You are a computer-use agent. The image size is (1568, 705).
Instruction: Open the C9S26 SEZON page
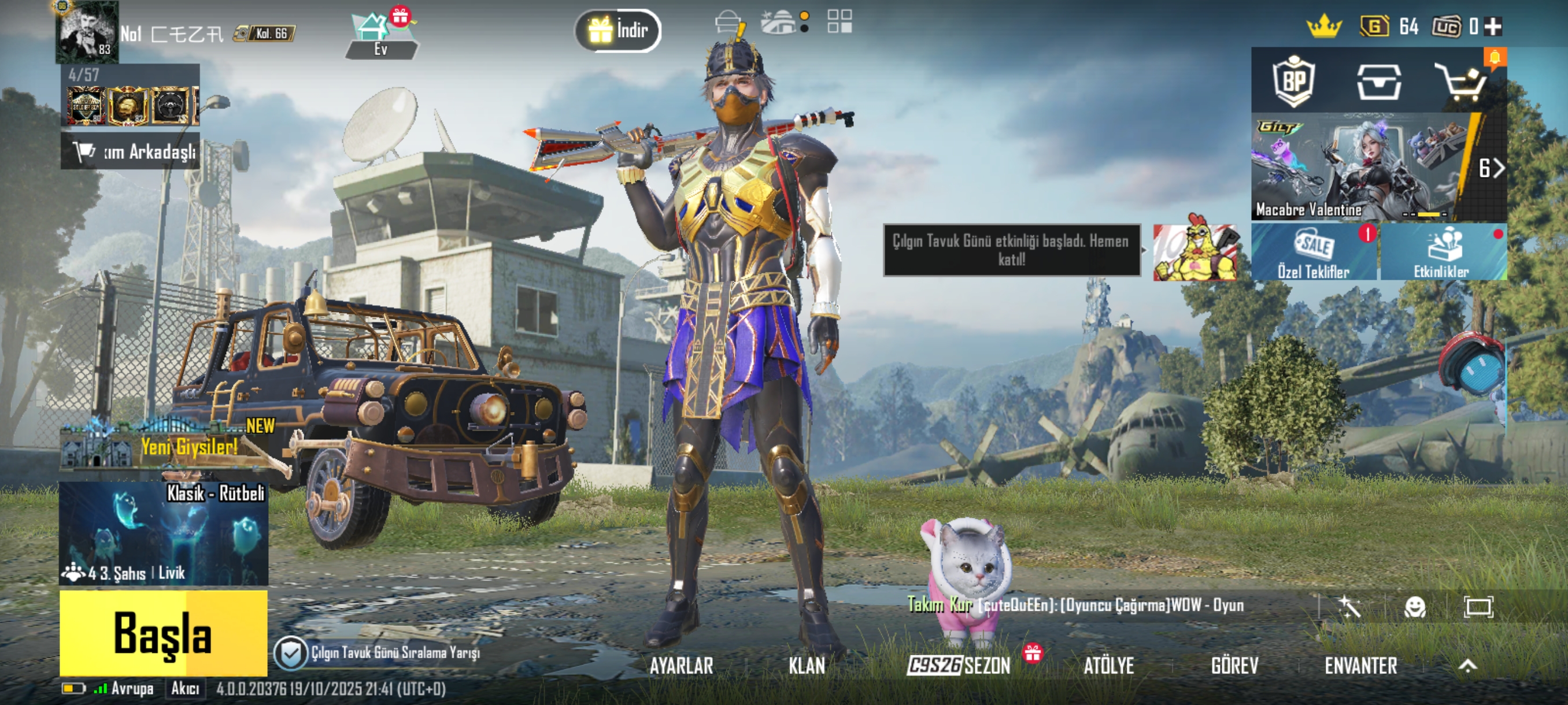[x=959, y=666]
